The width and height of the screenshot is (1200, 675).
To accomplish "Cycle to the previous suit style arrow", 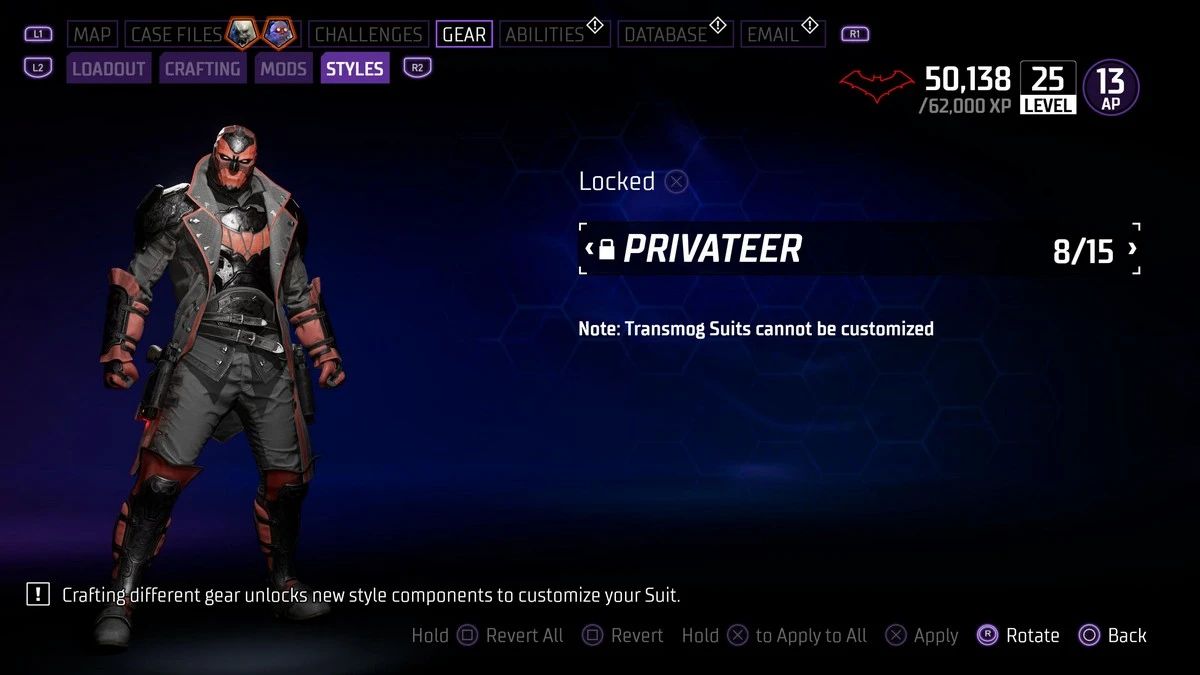I will (x=590, y=249).
